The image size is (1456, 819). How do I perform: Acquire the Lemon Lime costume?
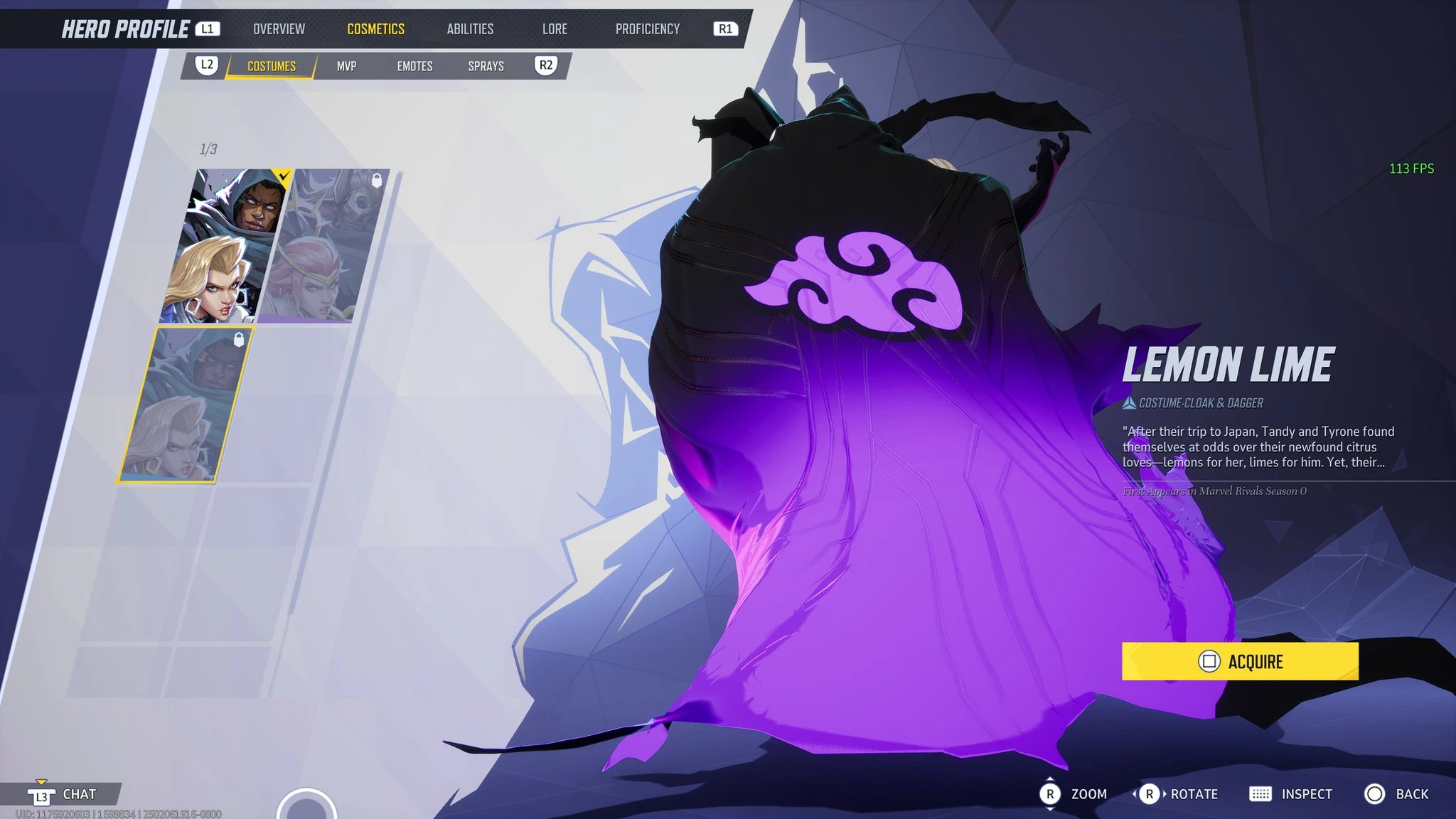point(1239,661)
